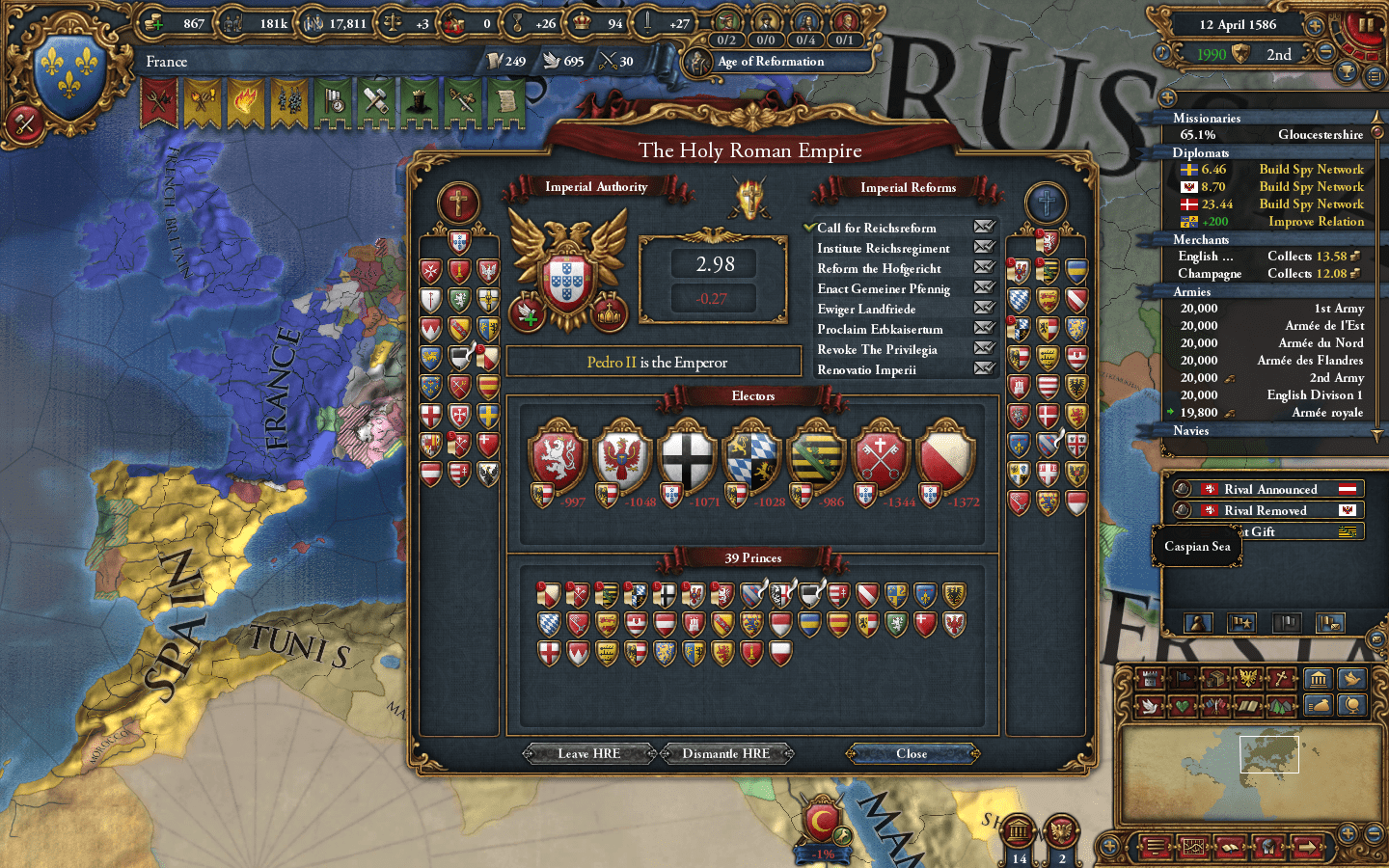Open the trade goods macrobuilder
1389x868 pixels.
tap(1317, 705)
